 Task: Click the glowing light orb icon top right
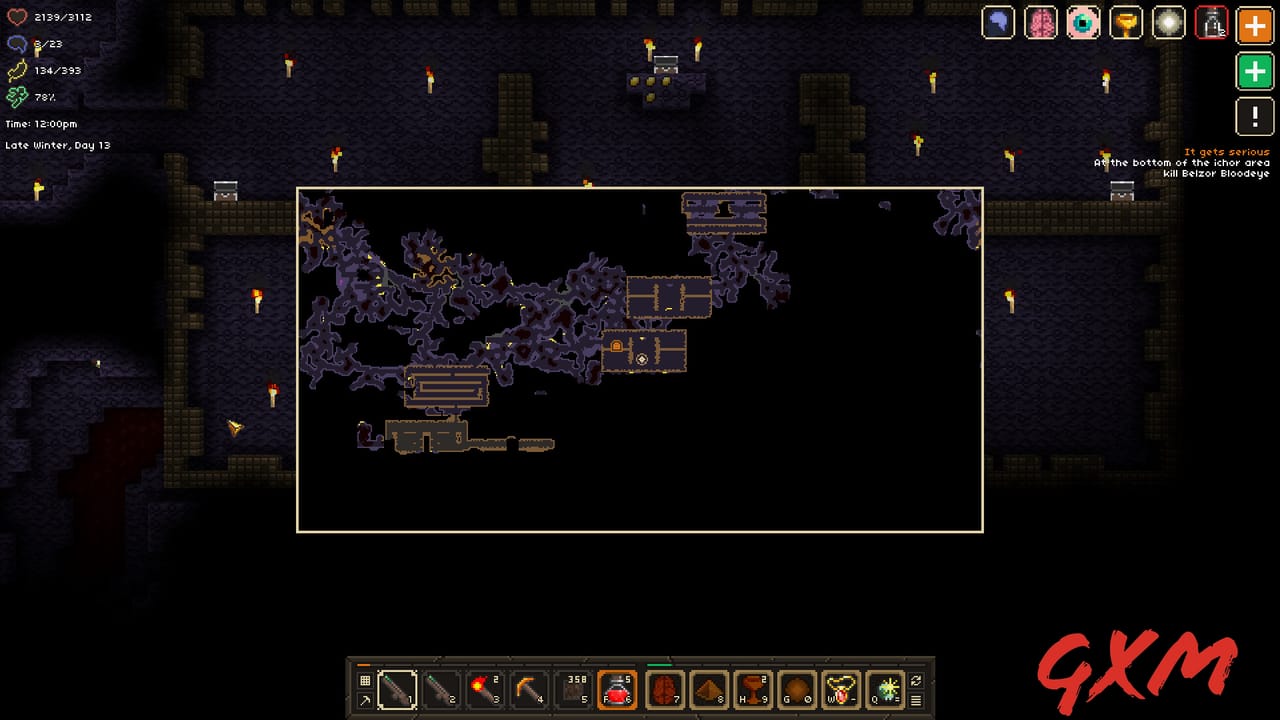click(x=1169, y=22)
